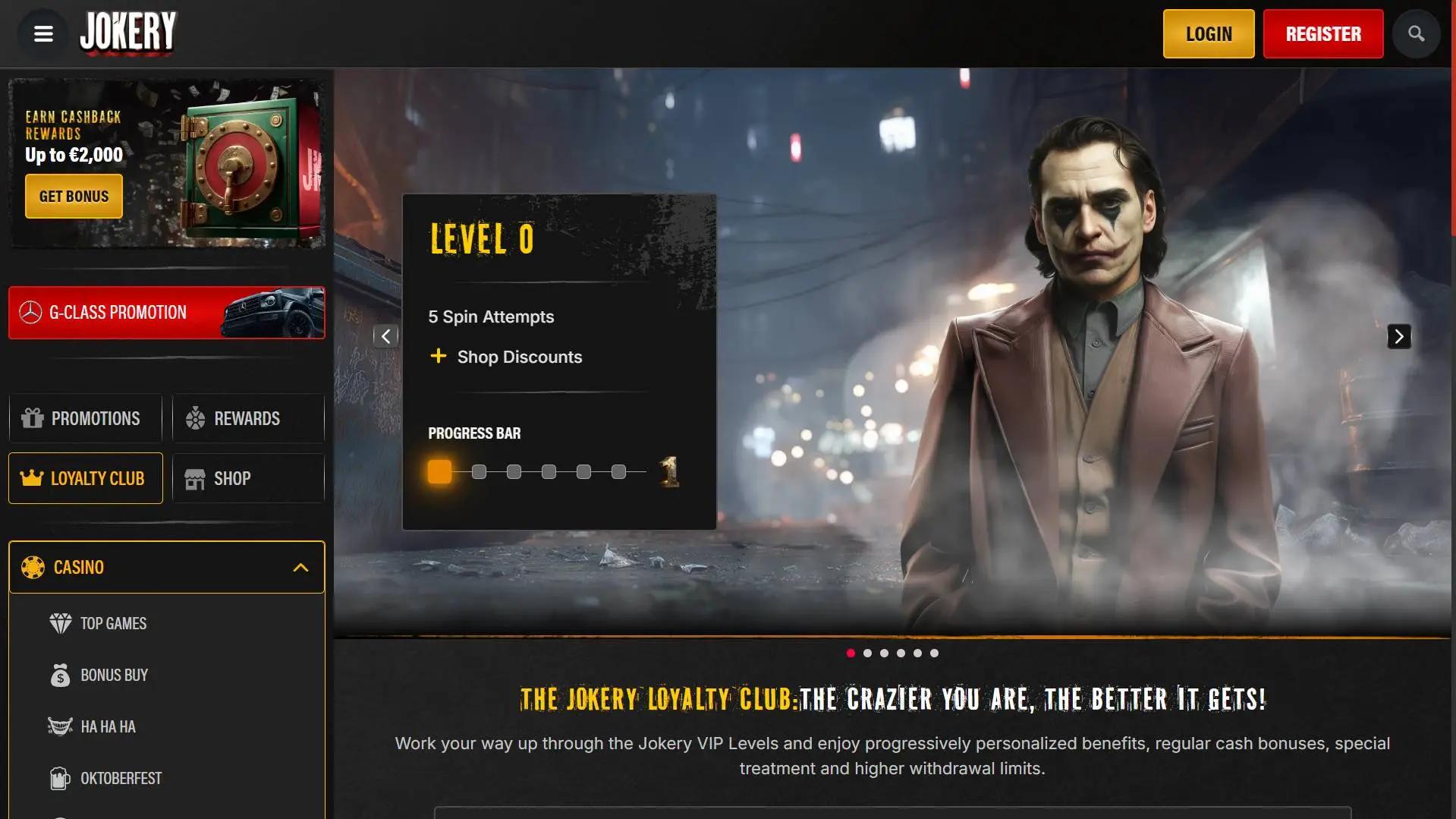The width and height of the screenshot is (1456, 819).
Task: Advance to the next carousel slide
Action: coord(1398,336)
